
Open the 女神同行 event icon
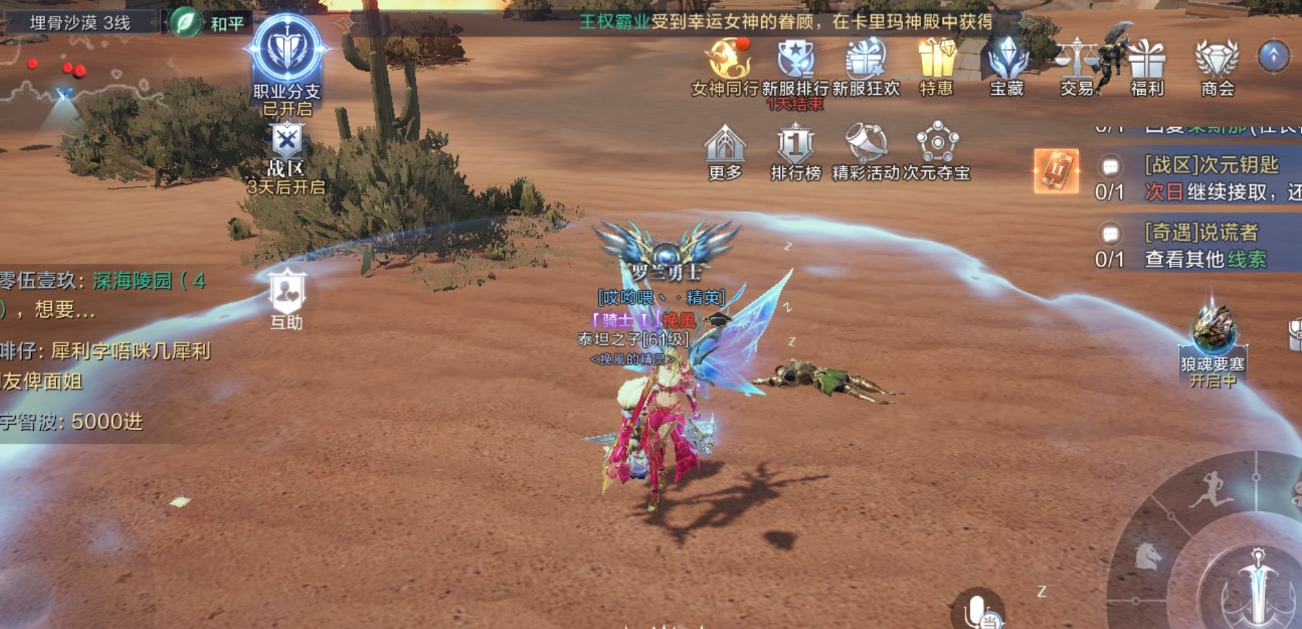click(725, 60)
